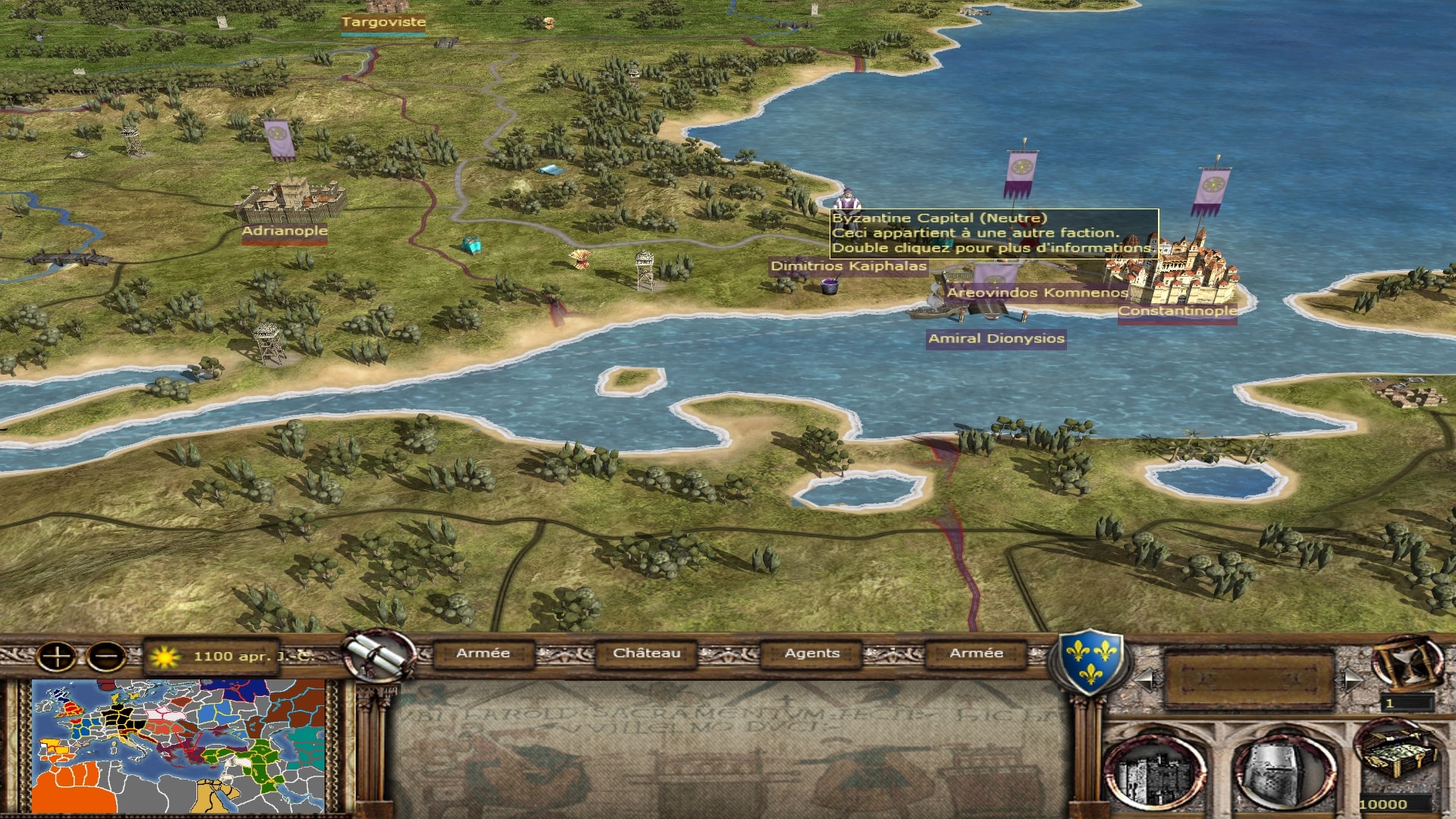Select the next item with the right arrow
Screen dimensions: 1456x819
click(x=1351, y=679)
